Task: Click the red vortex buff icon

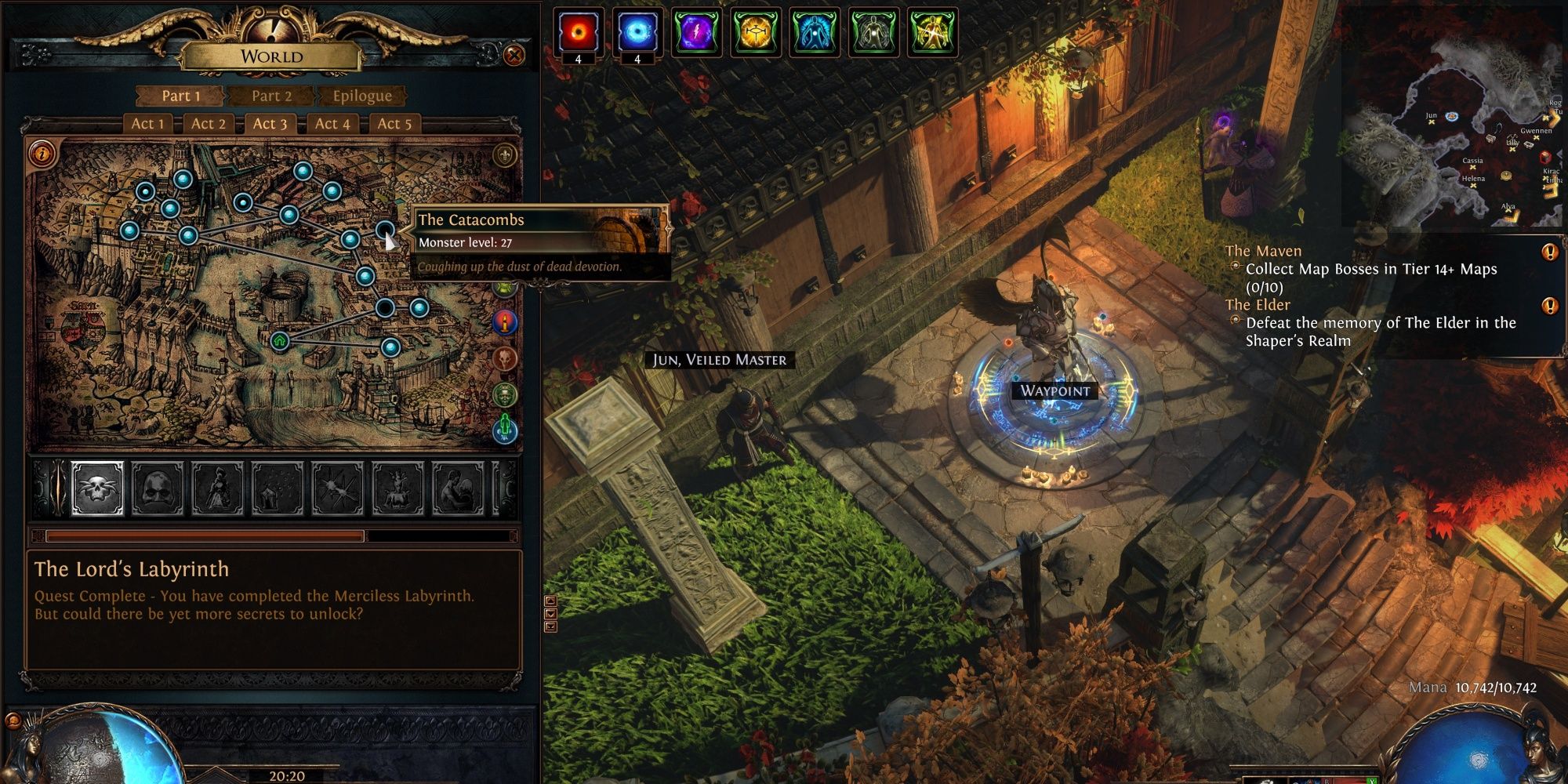Action: 579,34
